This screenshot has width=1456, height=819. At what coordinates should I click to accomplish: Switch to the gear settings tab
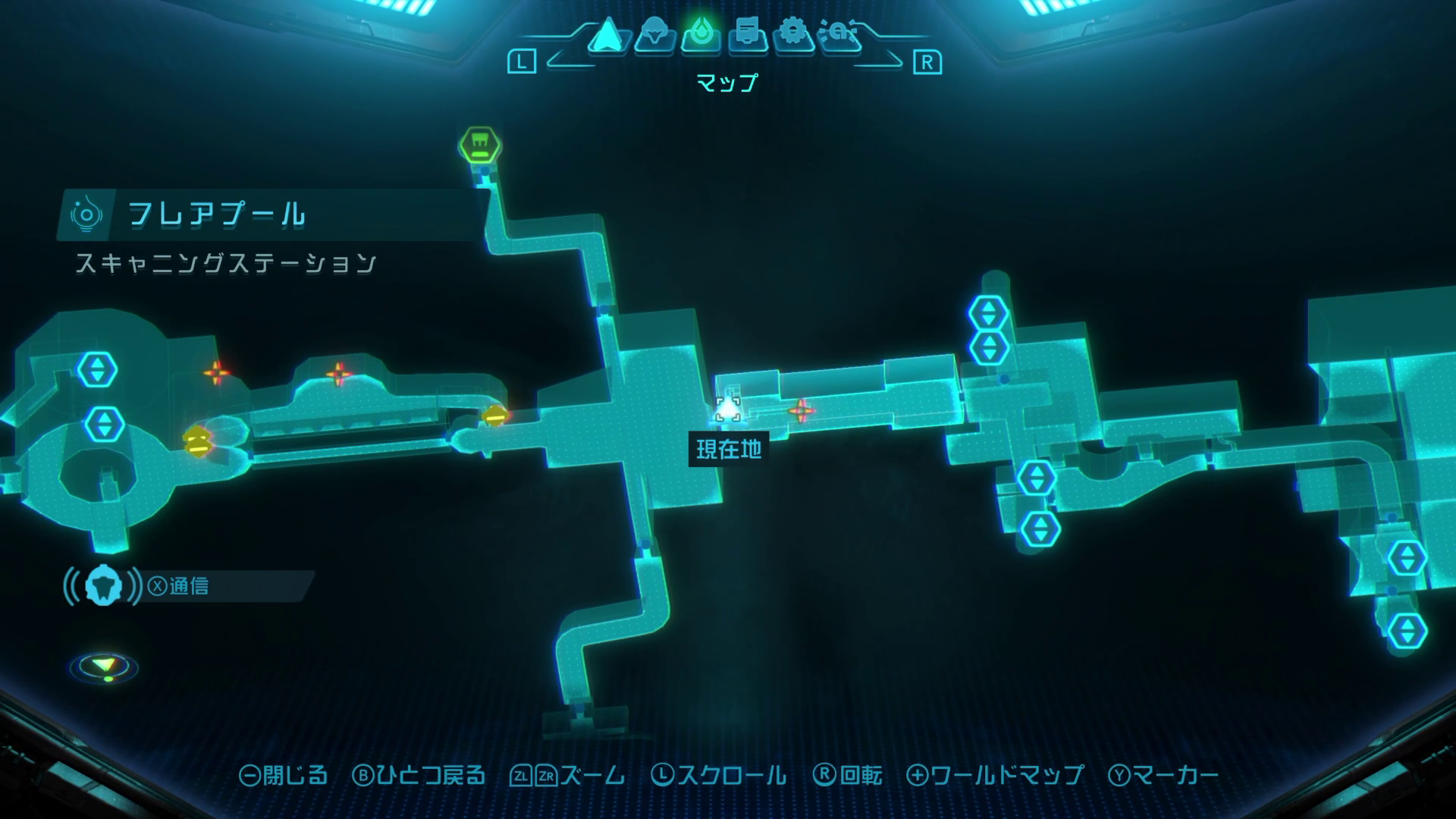[x=793, y=35]
